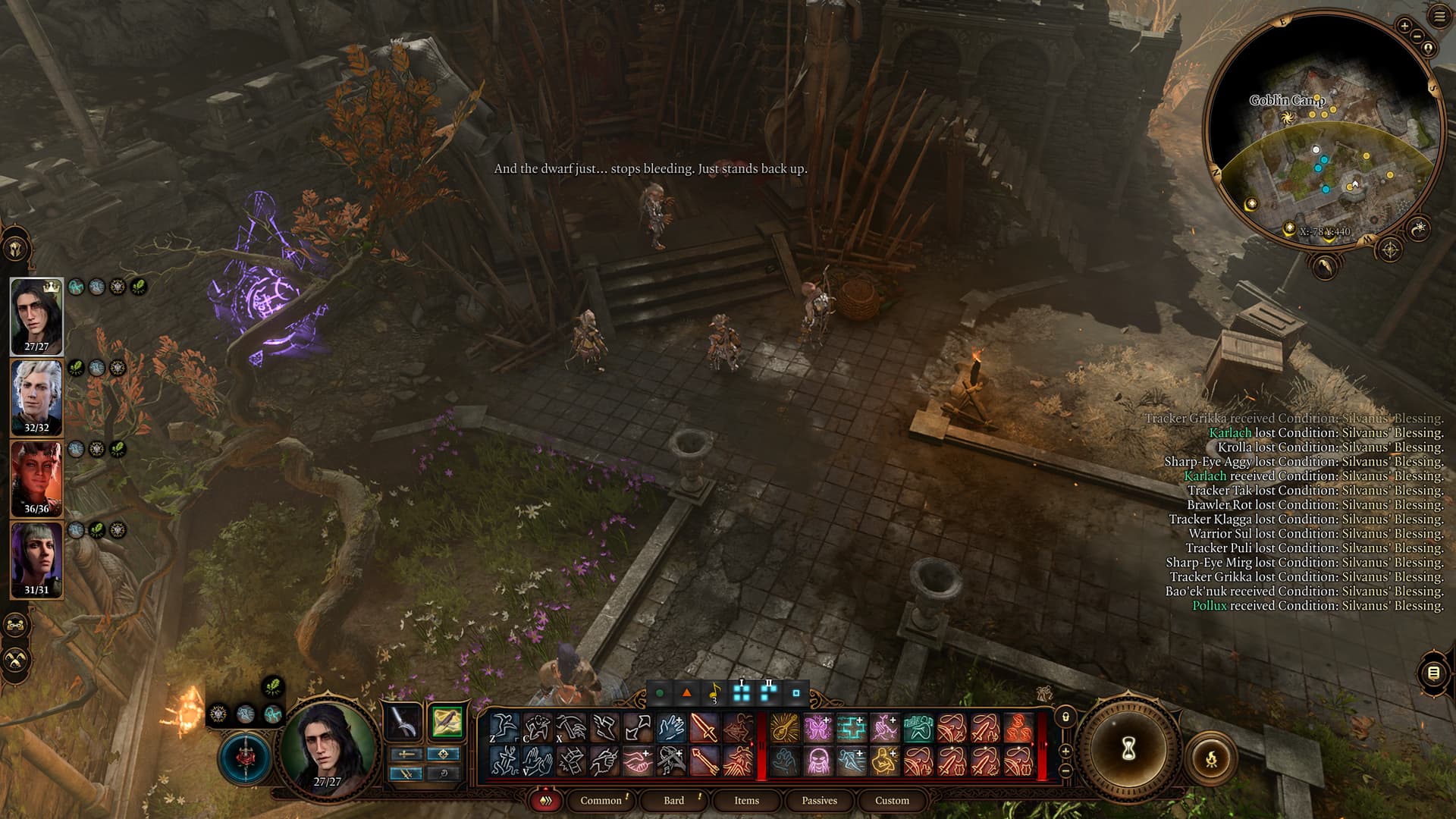Select Karlach's red tiefling portrait
This screenshot has width=1456, height=819.
coord(36,479)
